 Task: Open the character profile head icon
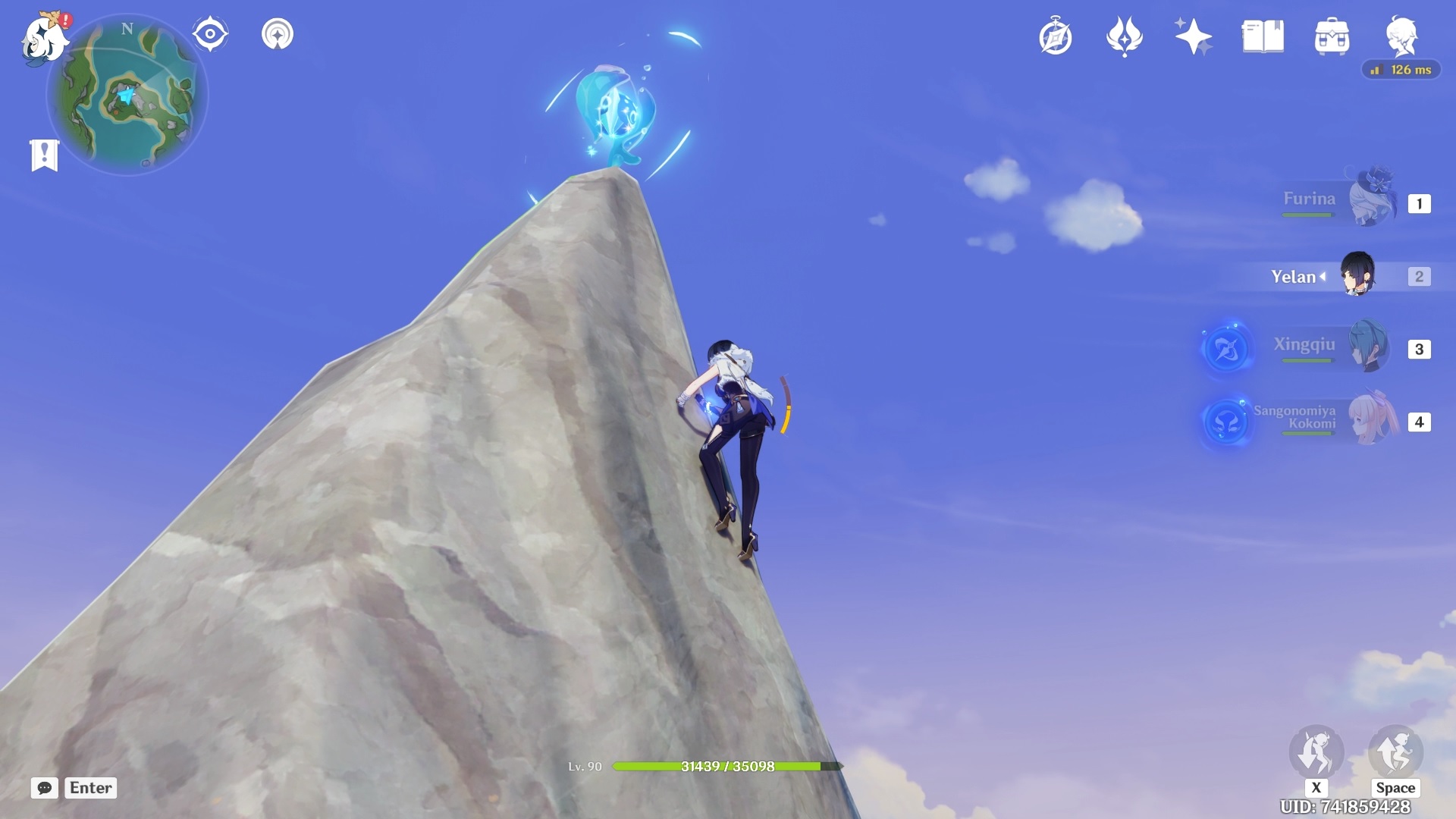[1401, 36]
